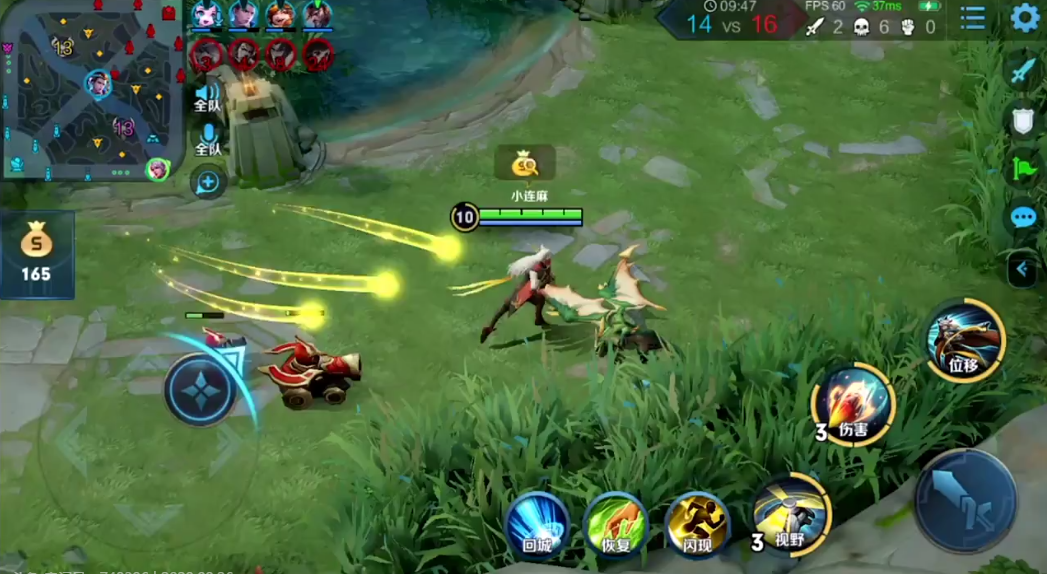This screenshot has width=1047, height=574.
Task: Open the shop via the 165 gold bag
Action: [x=36, y=254]
